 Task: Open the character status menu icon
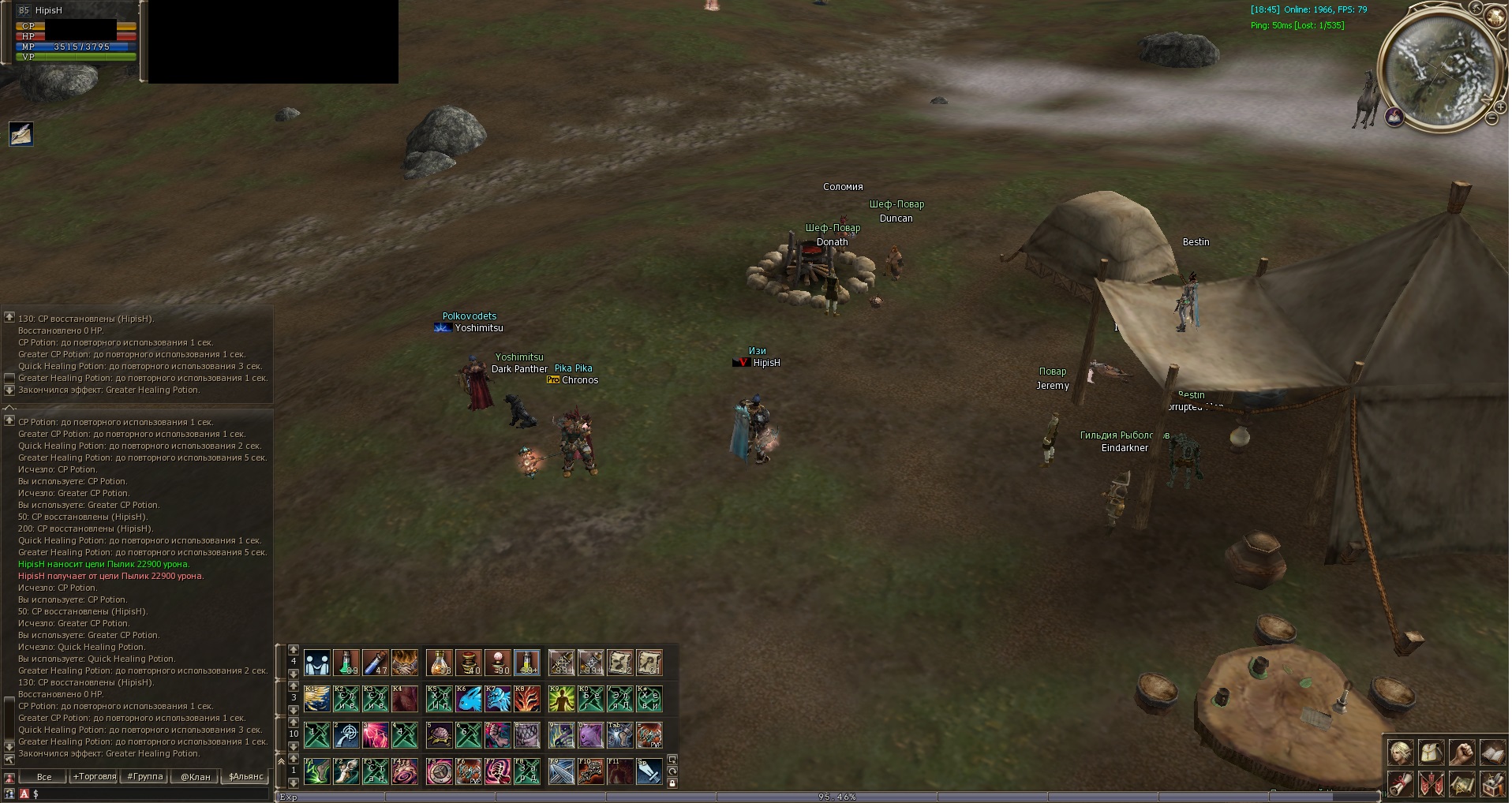[1401, 753]
